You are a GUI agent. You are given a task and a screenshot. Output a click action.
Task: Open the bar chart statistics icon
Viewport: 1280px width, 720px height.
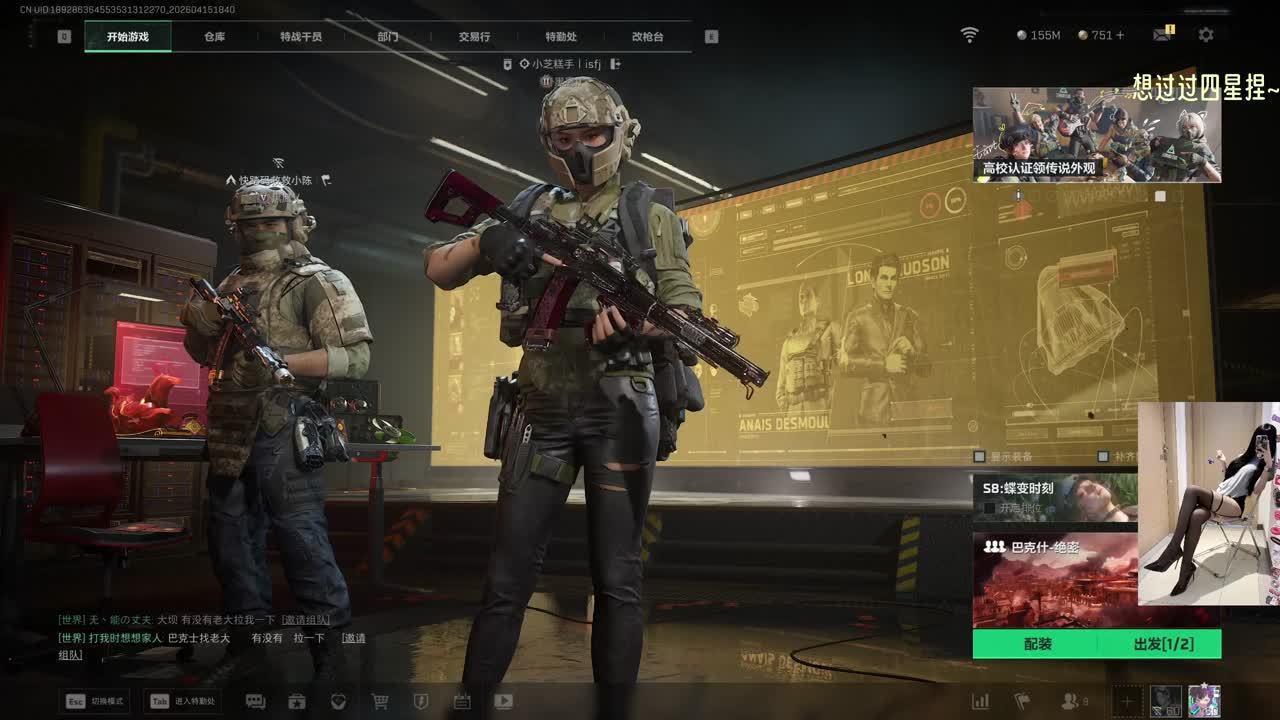pos(981,702)
